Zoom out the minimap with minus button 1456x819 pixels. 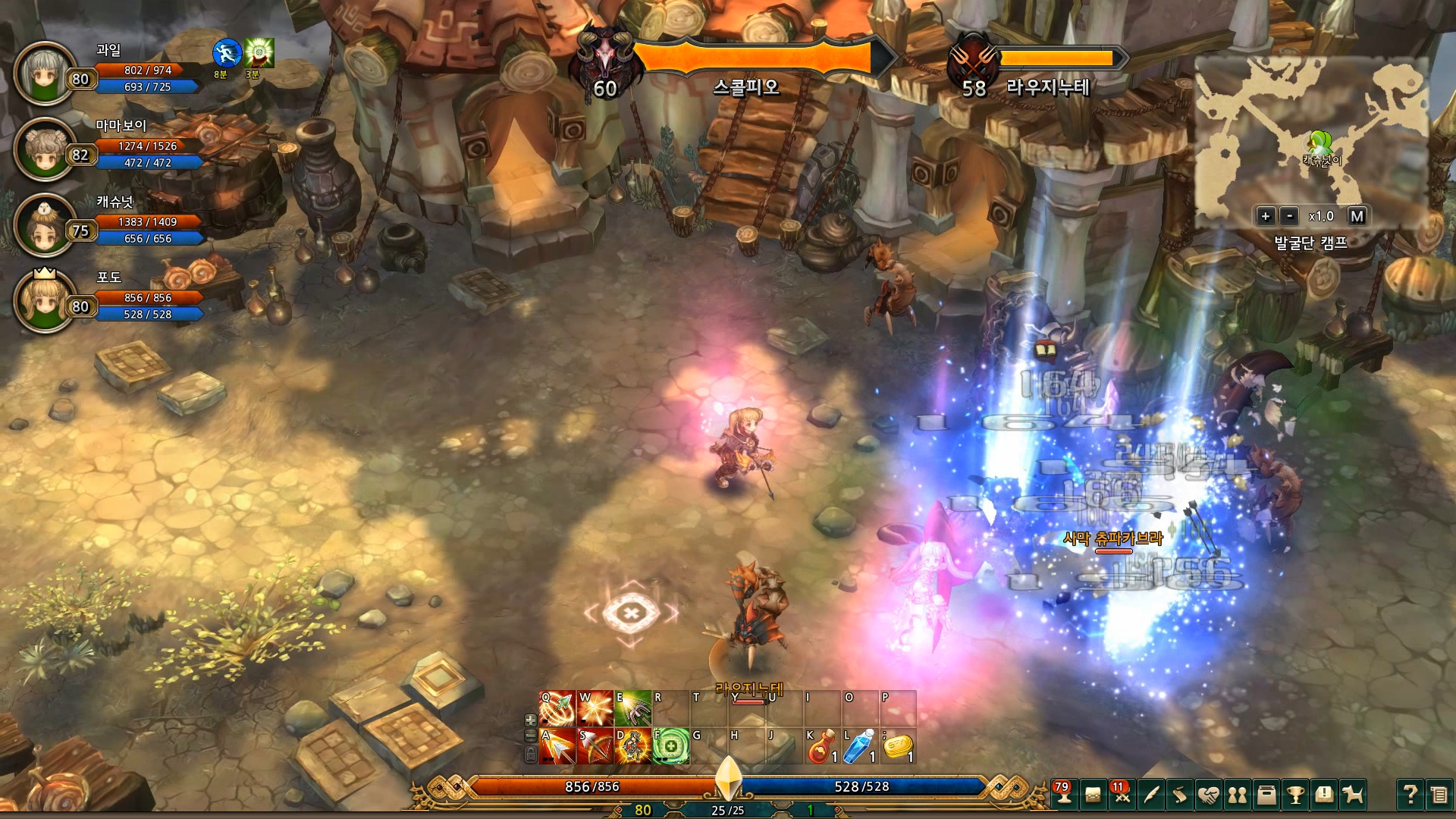point(1289,216)
